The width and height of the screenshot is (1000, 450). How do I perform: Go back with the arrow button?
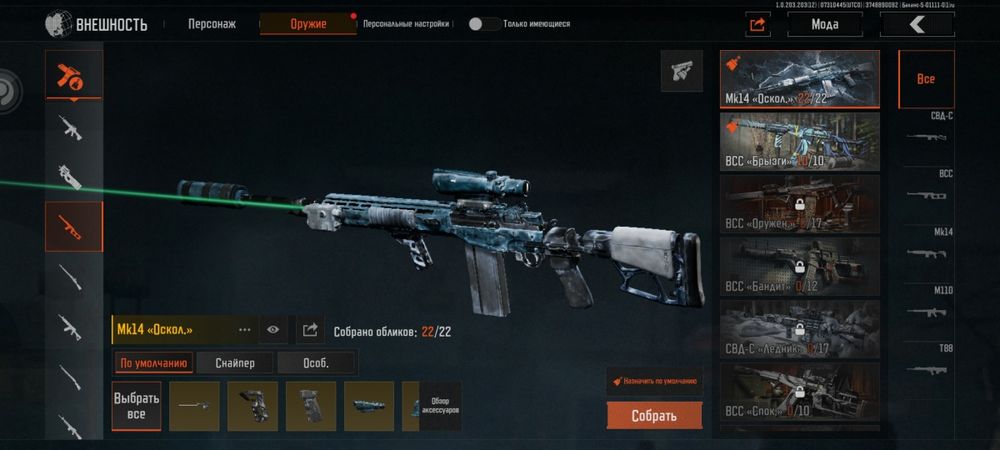pos(917,25)
